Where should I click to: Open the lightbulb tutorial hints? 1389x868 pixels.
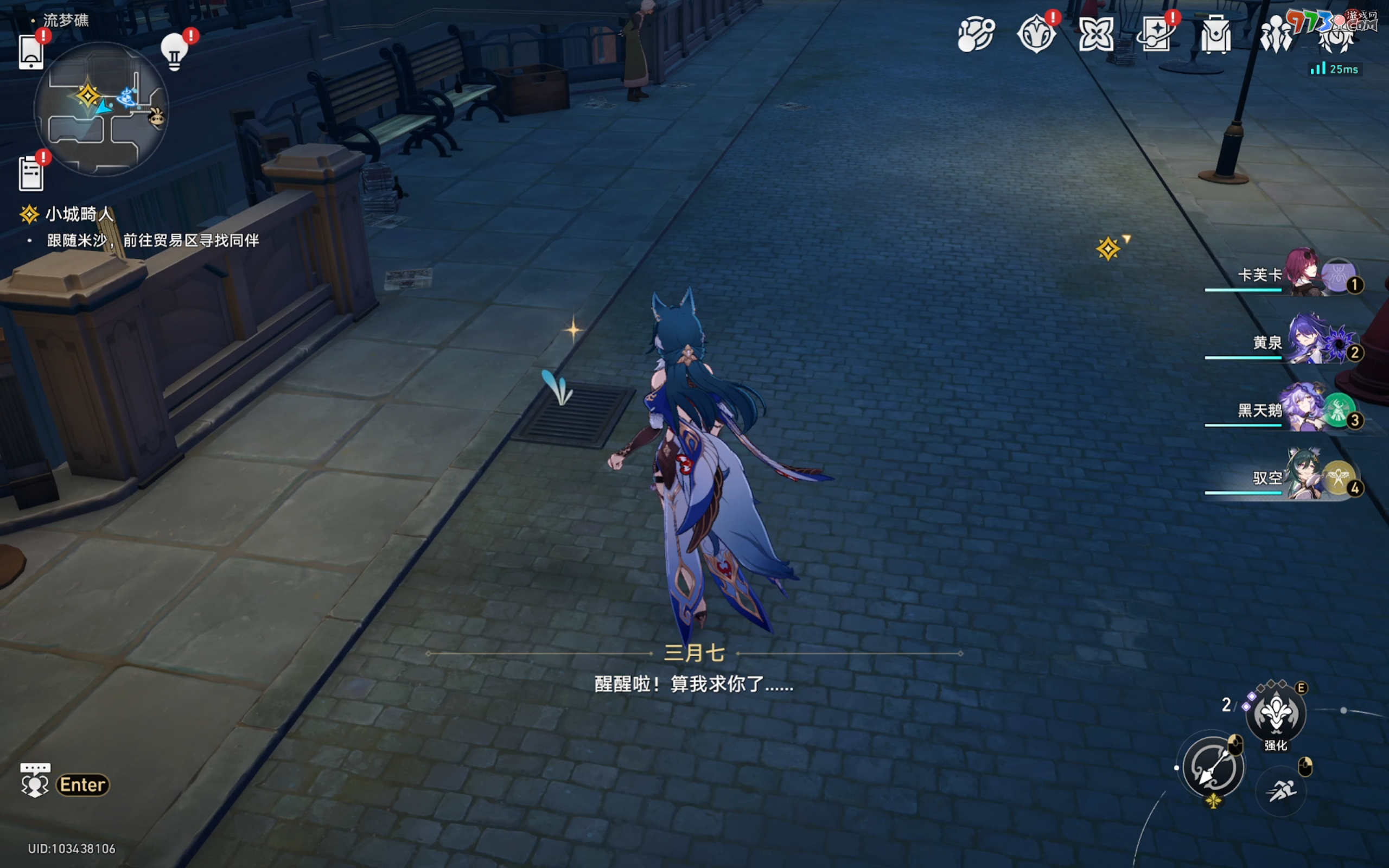[175, 52]
